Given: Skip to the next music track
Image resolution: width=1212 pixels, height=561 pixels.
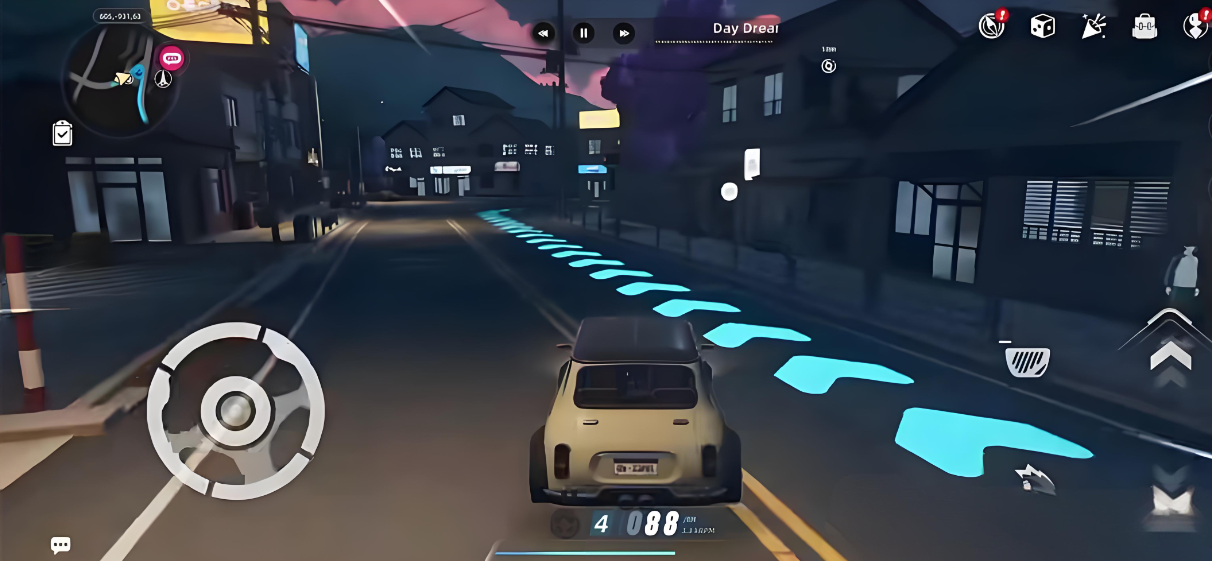Looking at the screenshot, I should tap(624, 33).
